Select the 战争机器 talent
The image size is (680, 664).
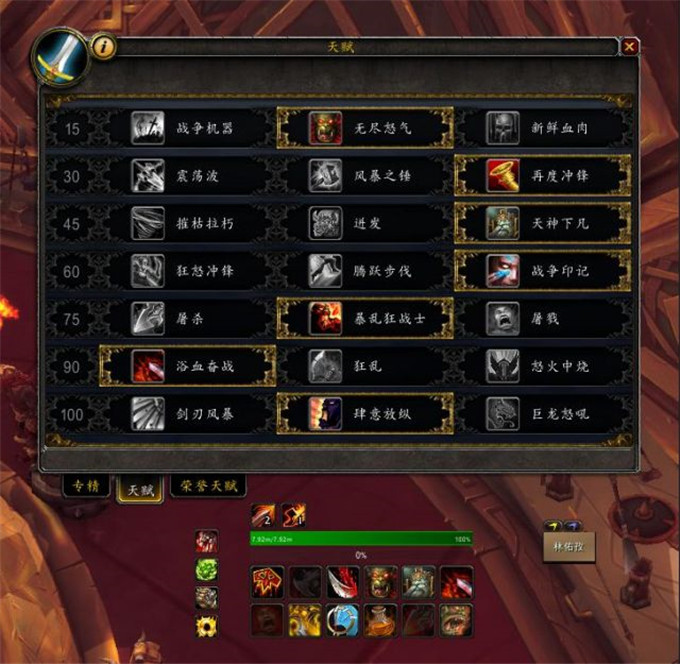188,128
